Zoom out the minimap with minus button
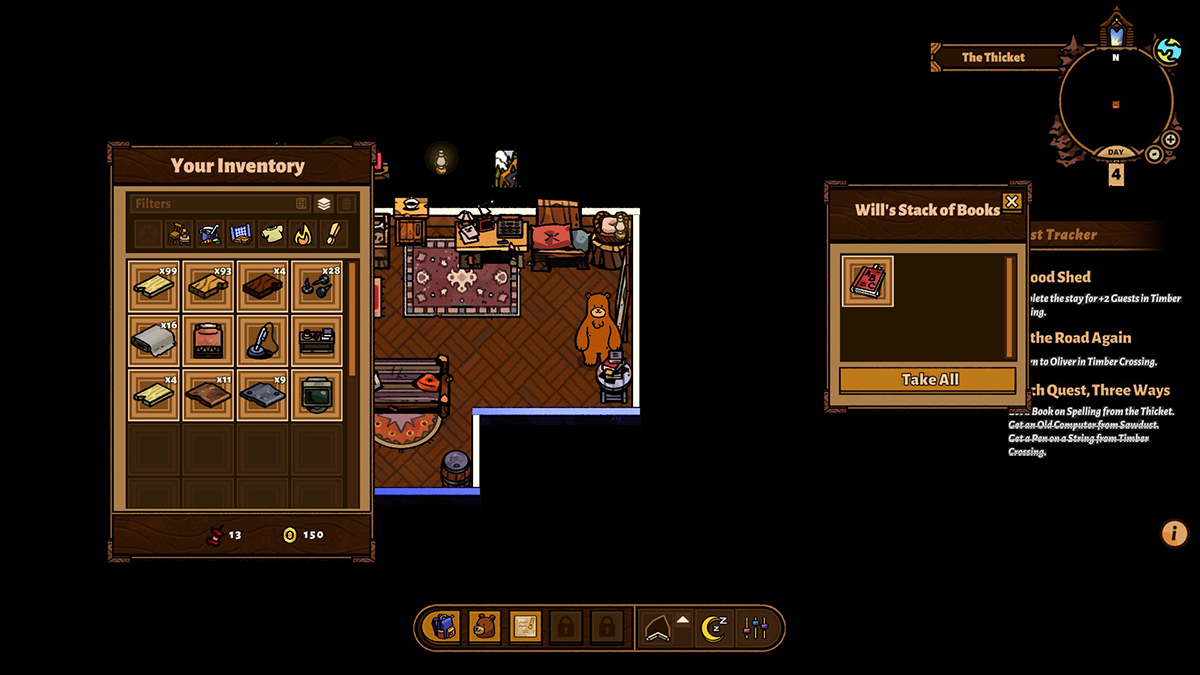Screen dimensions: 1200x675 tap(1154, 154)
